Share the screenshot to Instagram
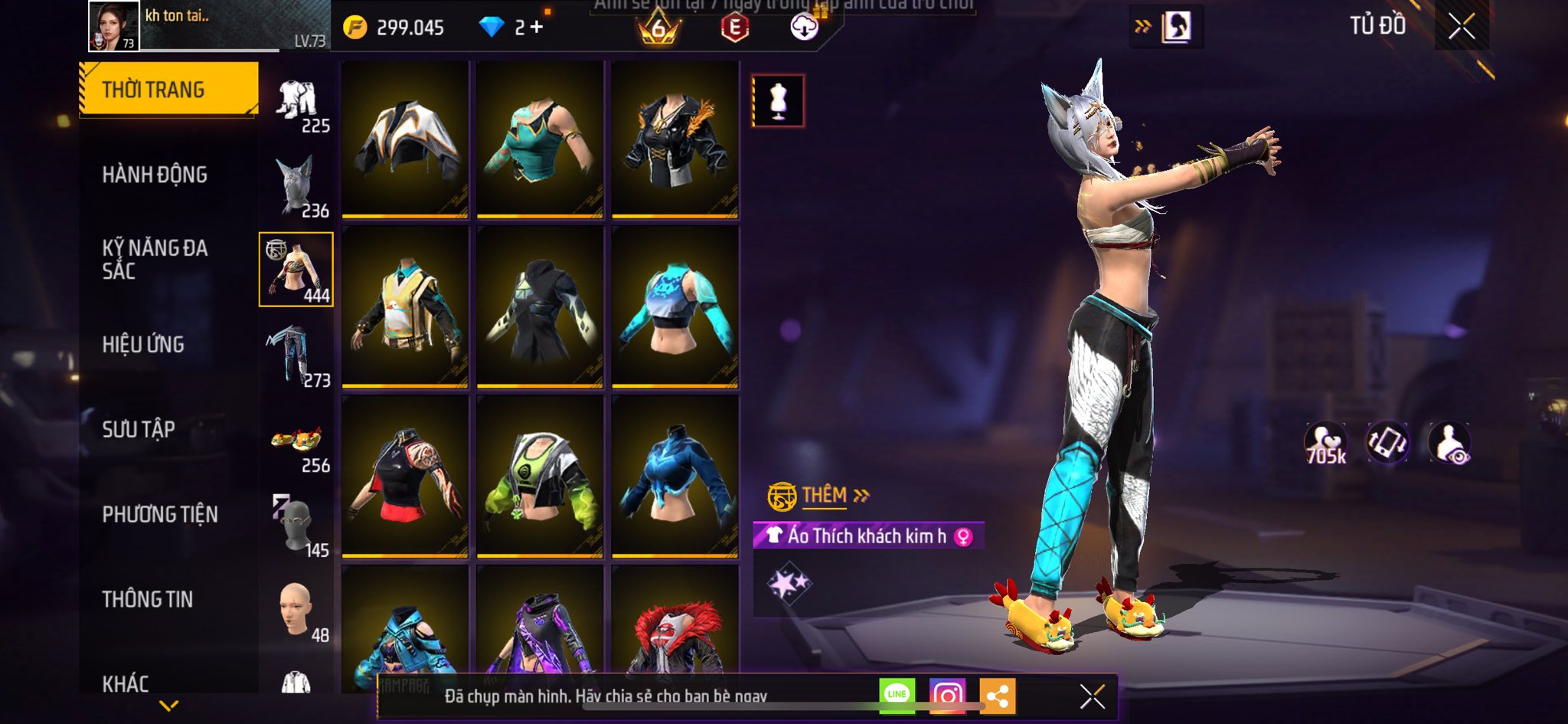Image resolution: width=1568 pixels, height=724 pixels. coord(947,696)
